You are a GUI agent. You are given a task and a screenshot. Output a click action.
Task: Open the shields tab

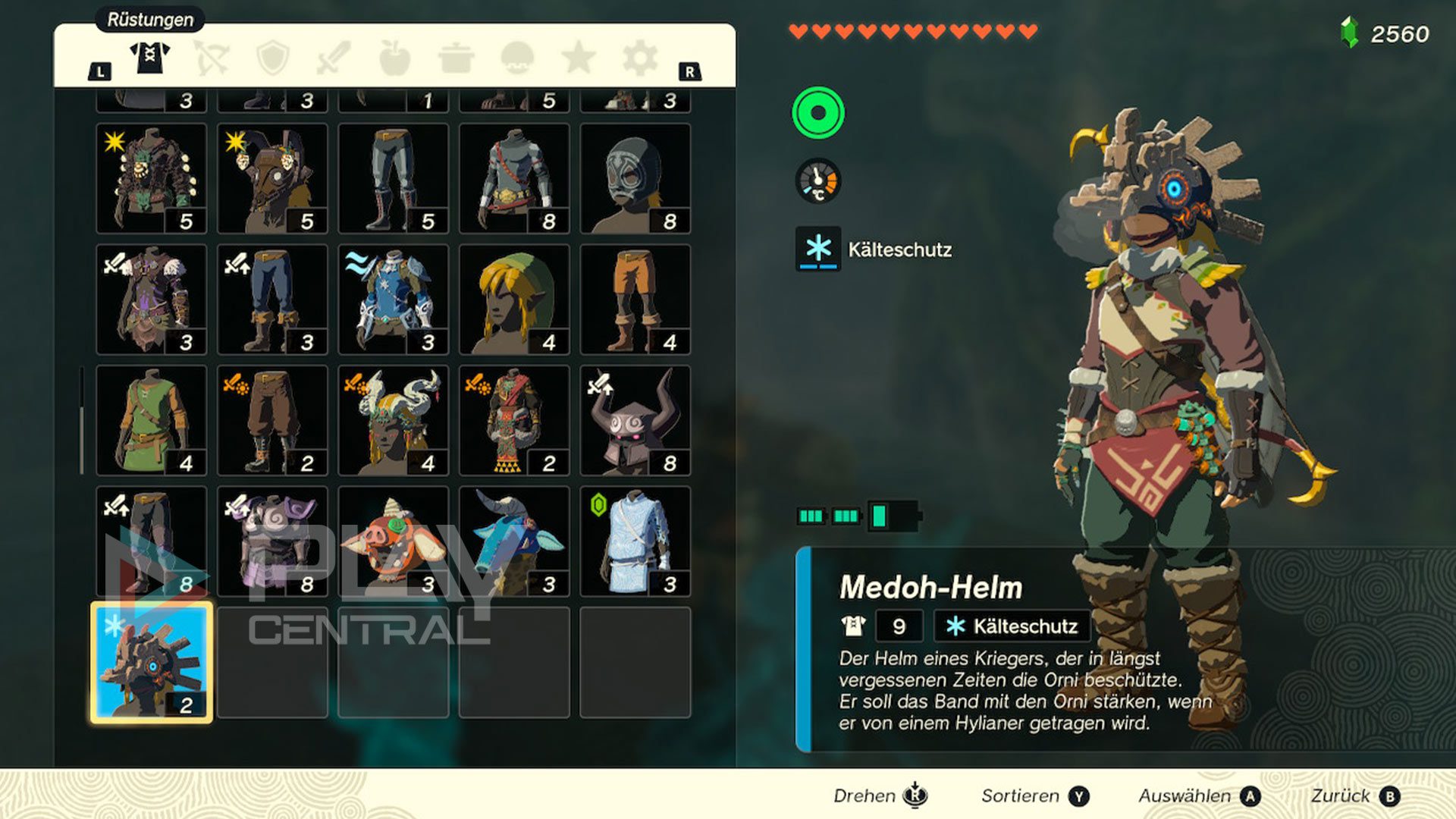pos(273,58)
